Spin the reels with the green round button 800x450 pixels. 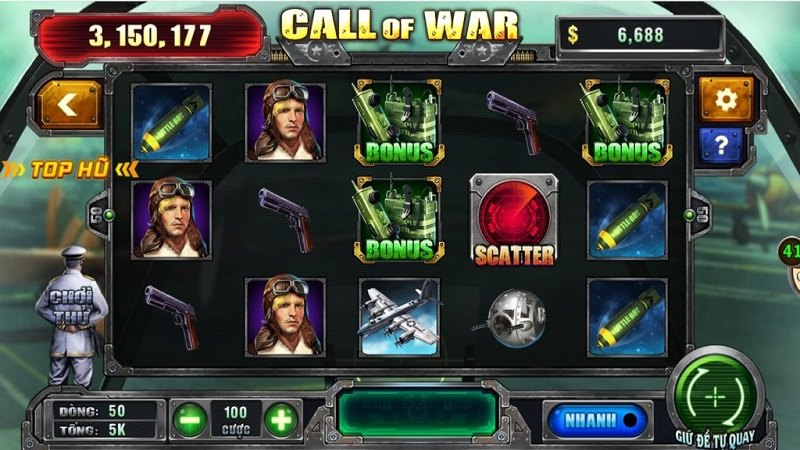[716, 395]
